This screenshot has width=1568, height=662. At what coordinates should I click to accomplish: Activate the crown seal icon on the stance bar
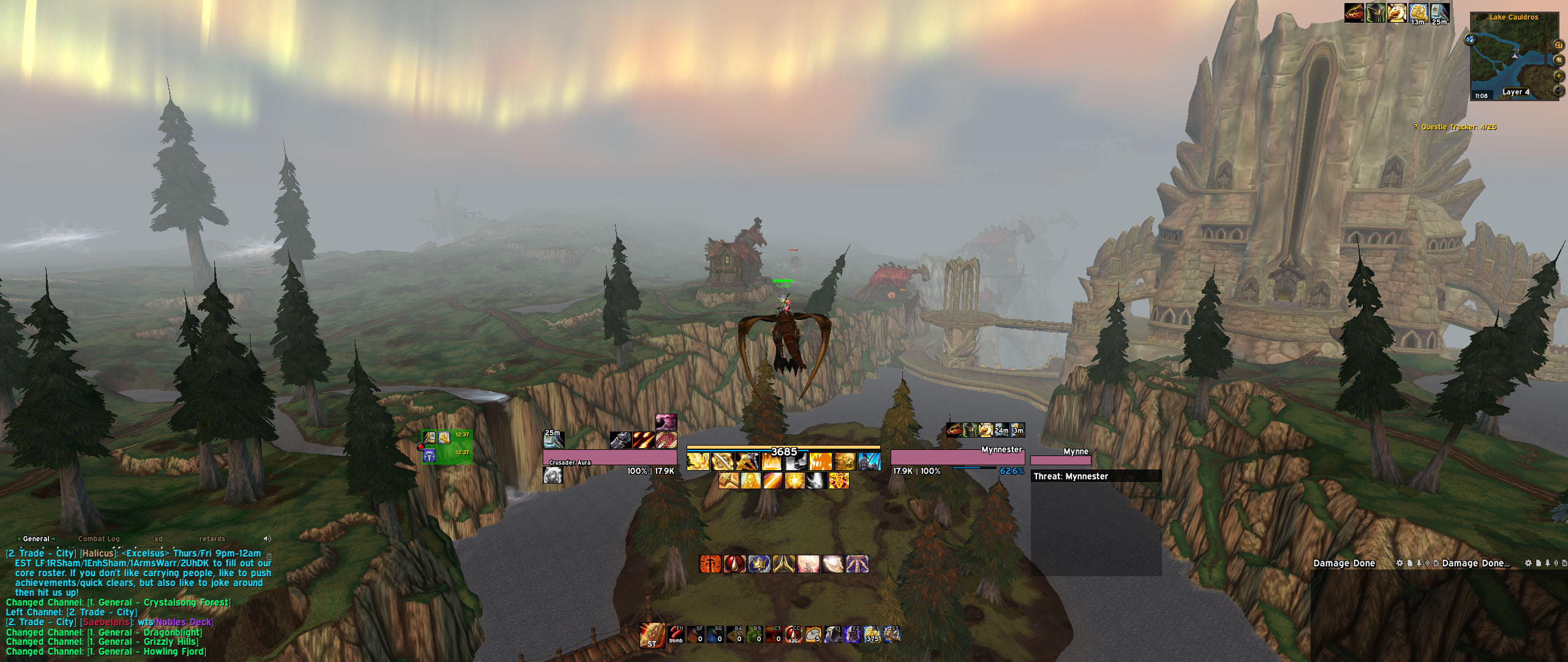point(759,564)
